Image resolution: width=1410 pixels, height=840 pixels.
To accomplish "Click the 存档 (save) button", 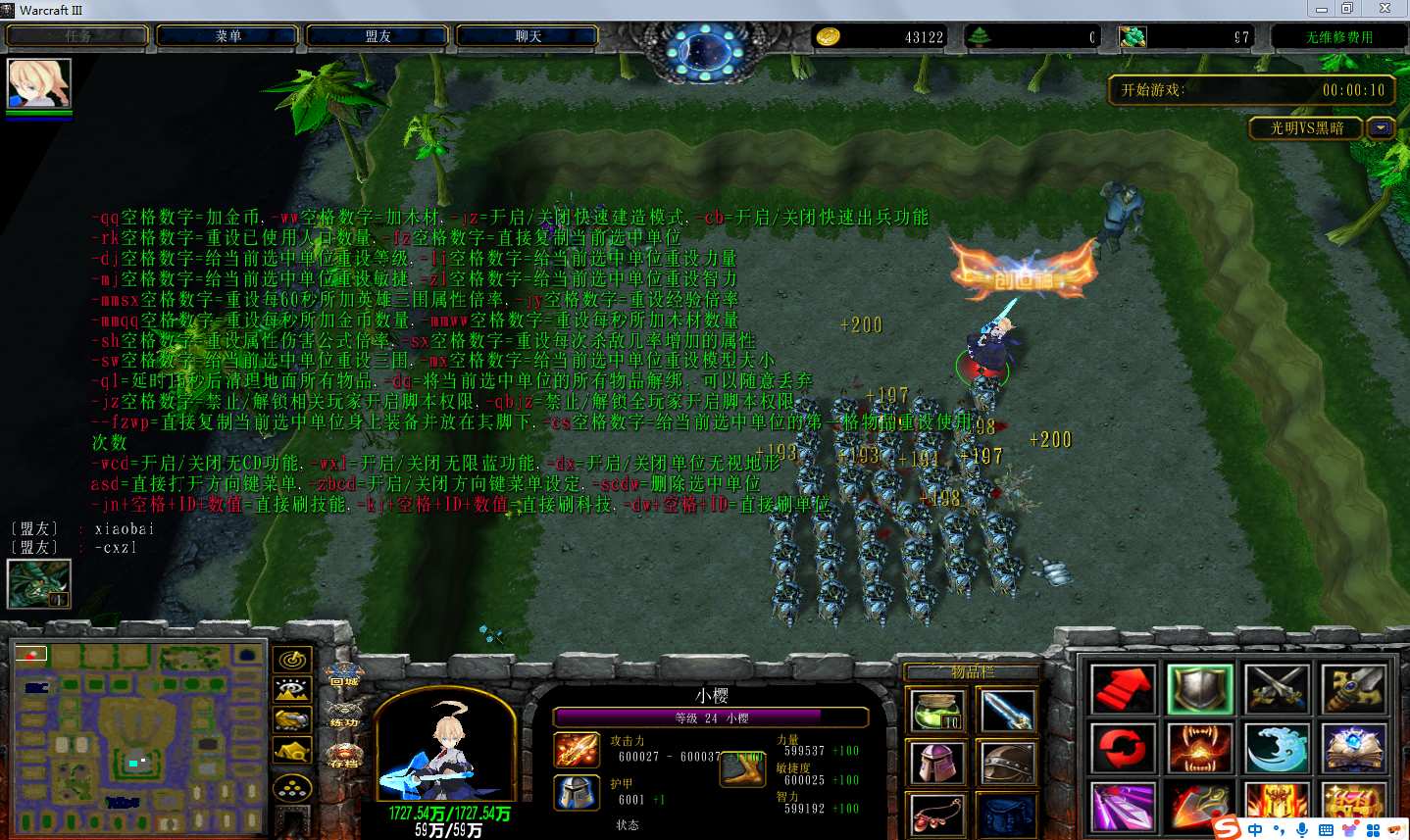I will [x=343, y=755].
